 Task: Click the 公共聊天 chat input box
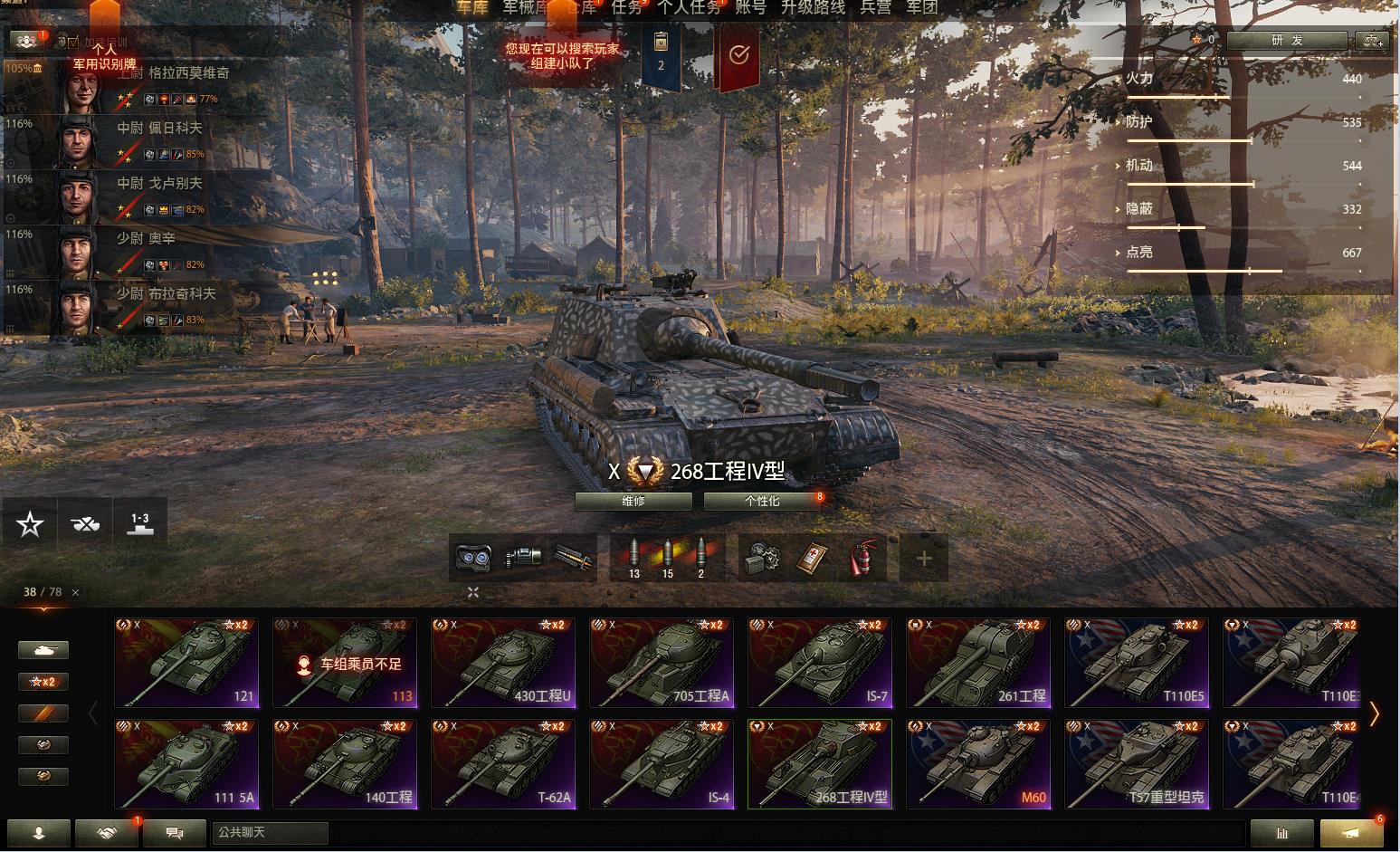[270, 832]
